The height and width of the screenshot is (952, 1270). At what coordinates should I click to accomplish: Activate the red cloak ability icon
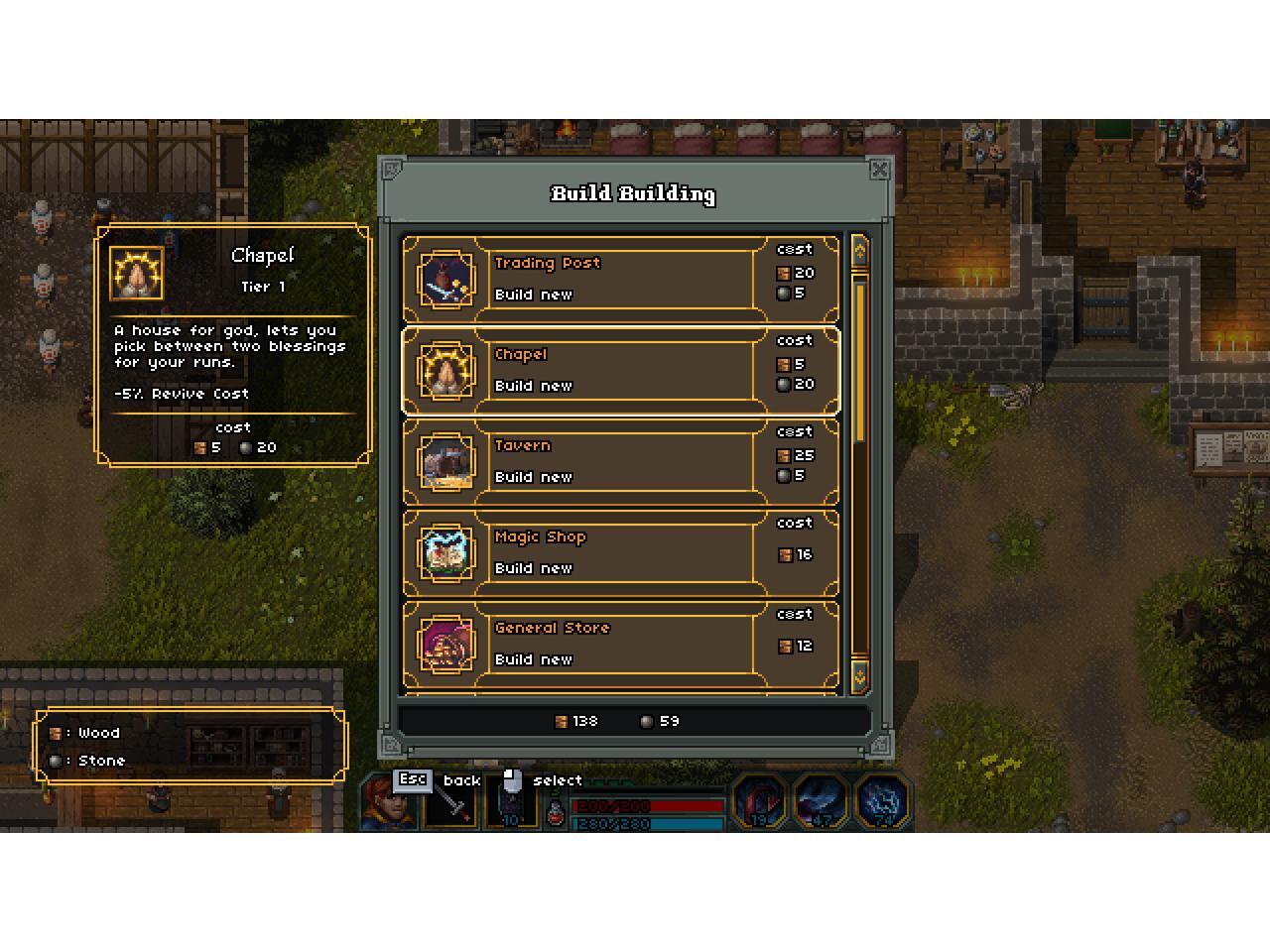tap(759, 800)
